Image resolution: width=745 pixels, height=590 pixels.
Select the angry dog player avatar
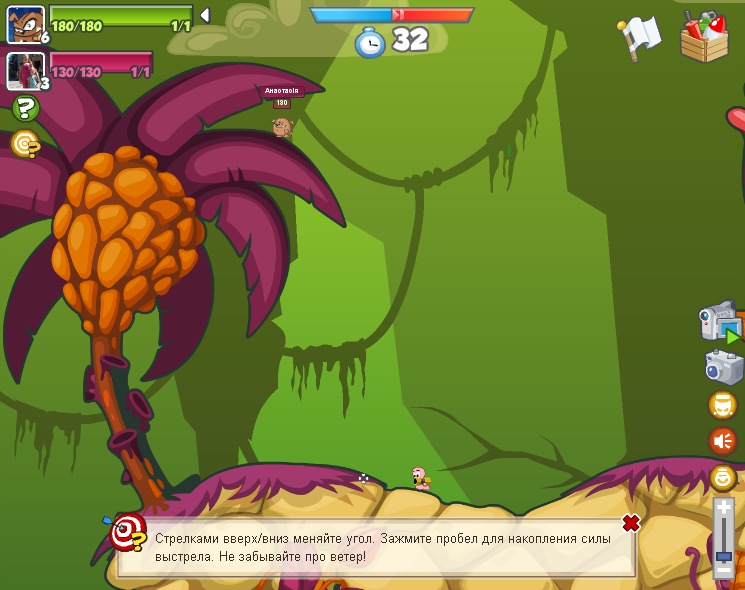point(24,23)
